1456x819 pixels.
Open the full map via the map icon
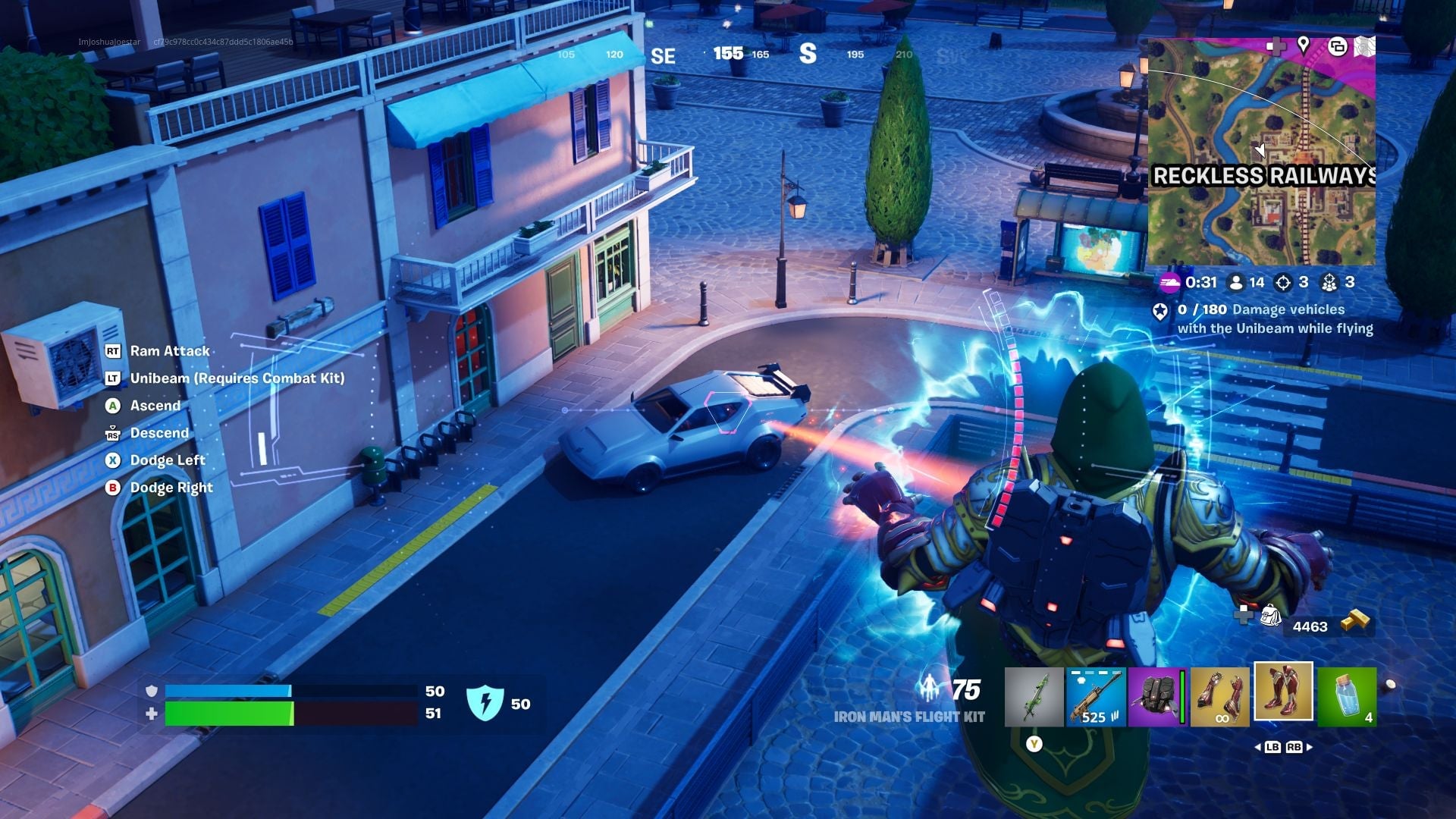point(1363,45)
